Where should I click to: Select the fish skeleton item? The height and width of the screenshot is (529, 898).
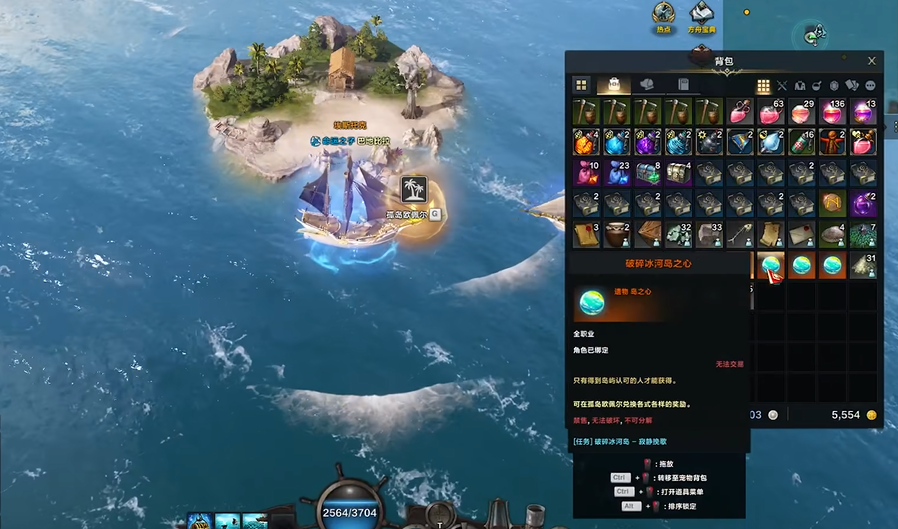coord(740,235)
